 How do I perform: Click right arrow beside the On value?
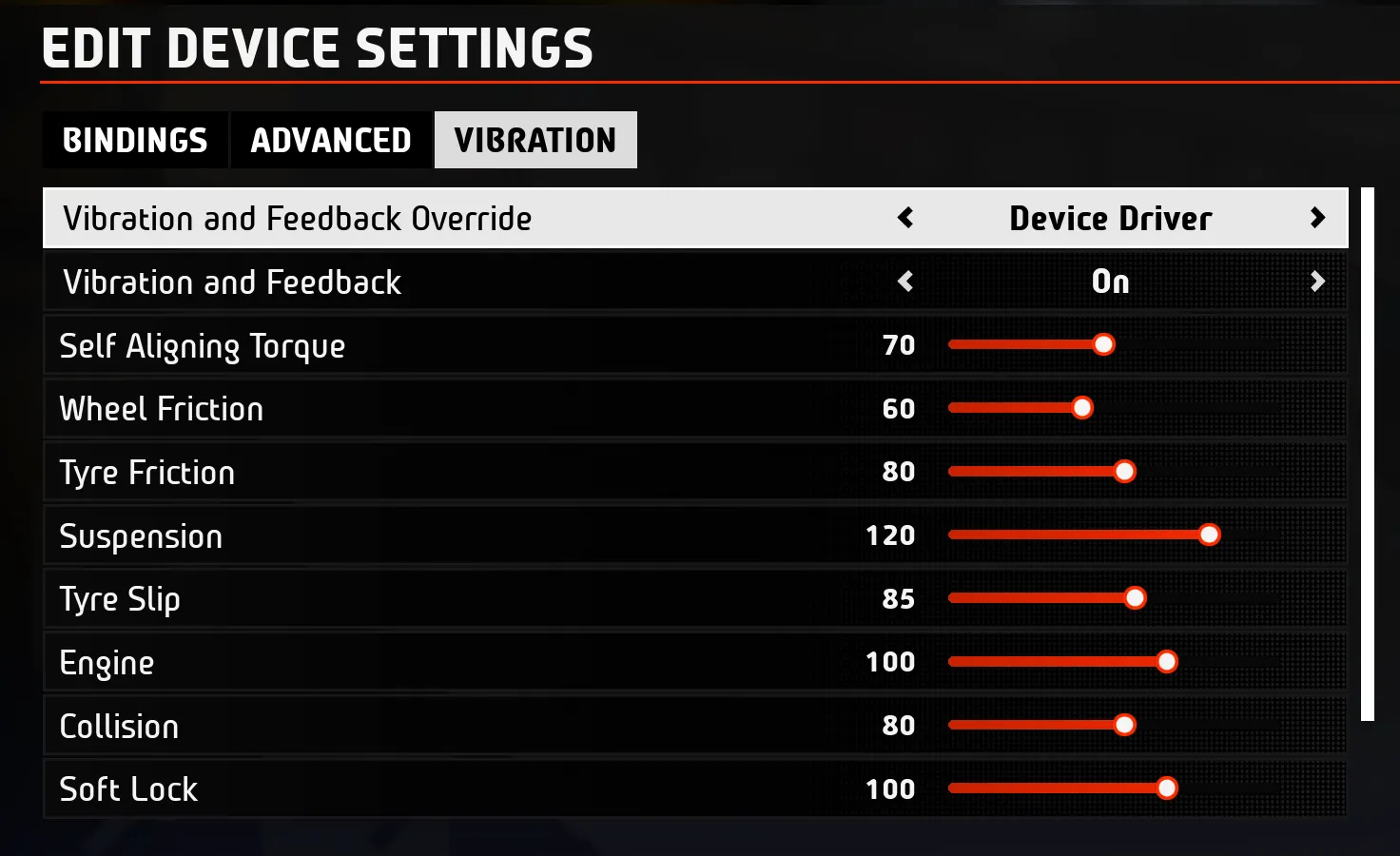pyautogui.click(x=1317, y=282)
